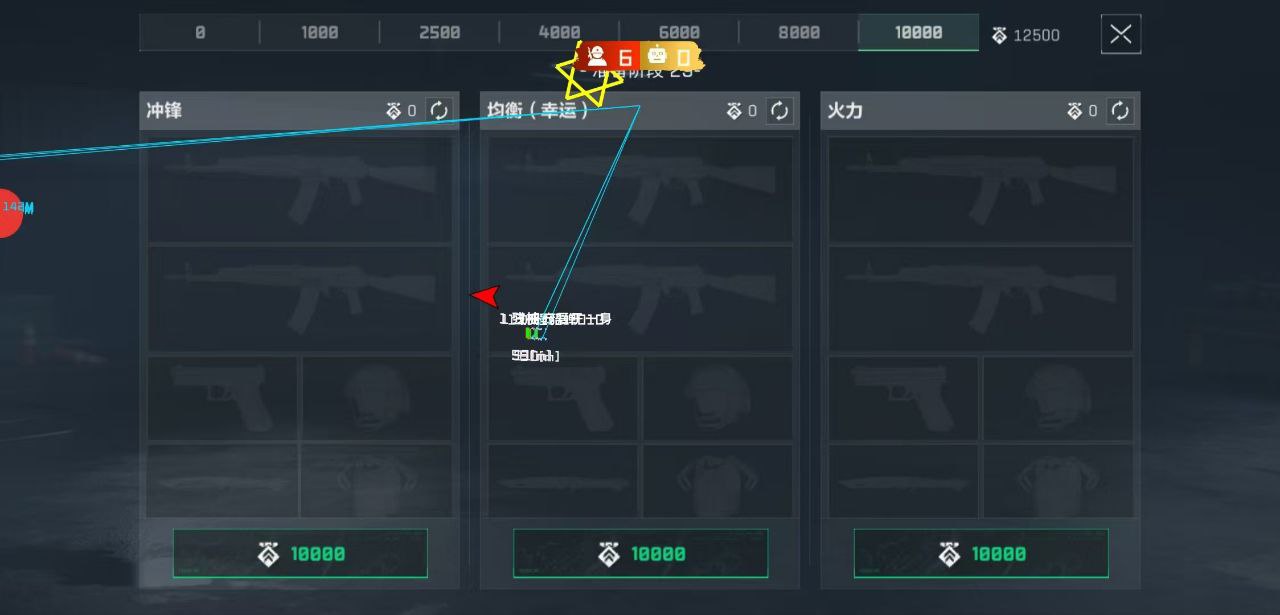The height and width of the screenshot is (615, 1280).
Task: Refresh the 冲锋 loadout
Action: coord(439,111)
